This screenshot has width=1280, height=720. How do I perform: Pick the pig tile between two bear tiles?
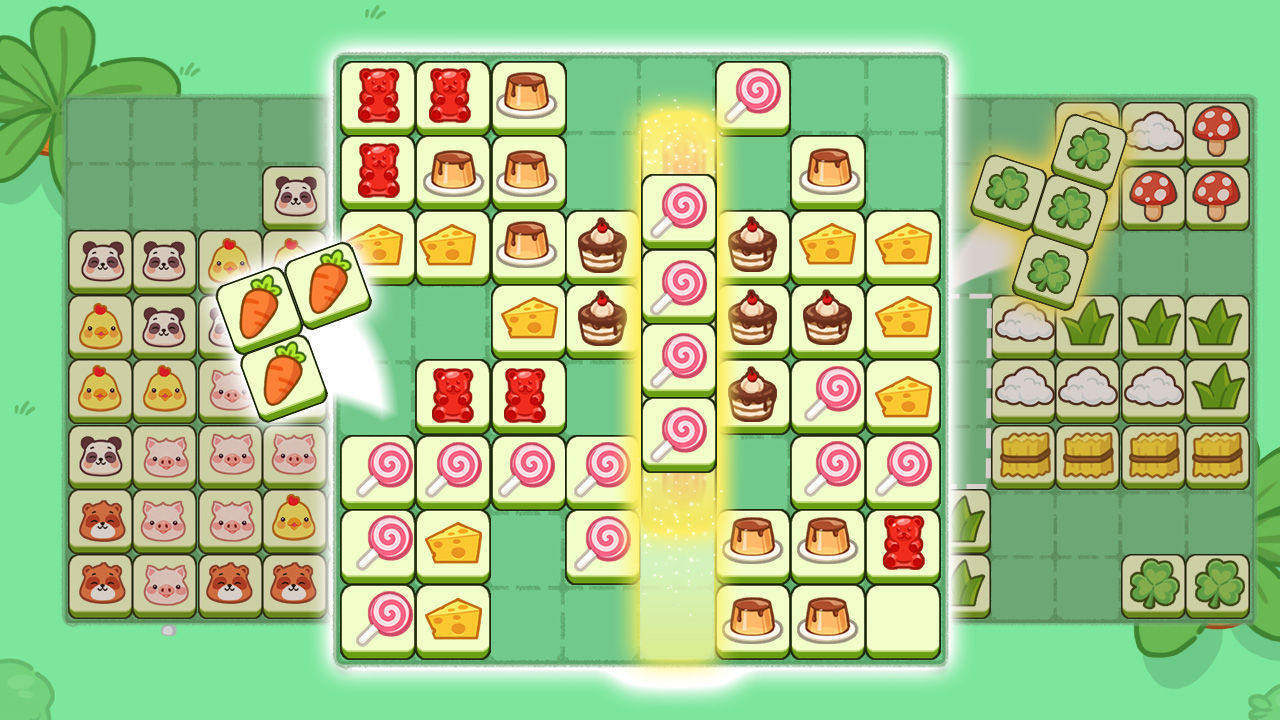coord(165,585)
